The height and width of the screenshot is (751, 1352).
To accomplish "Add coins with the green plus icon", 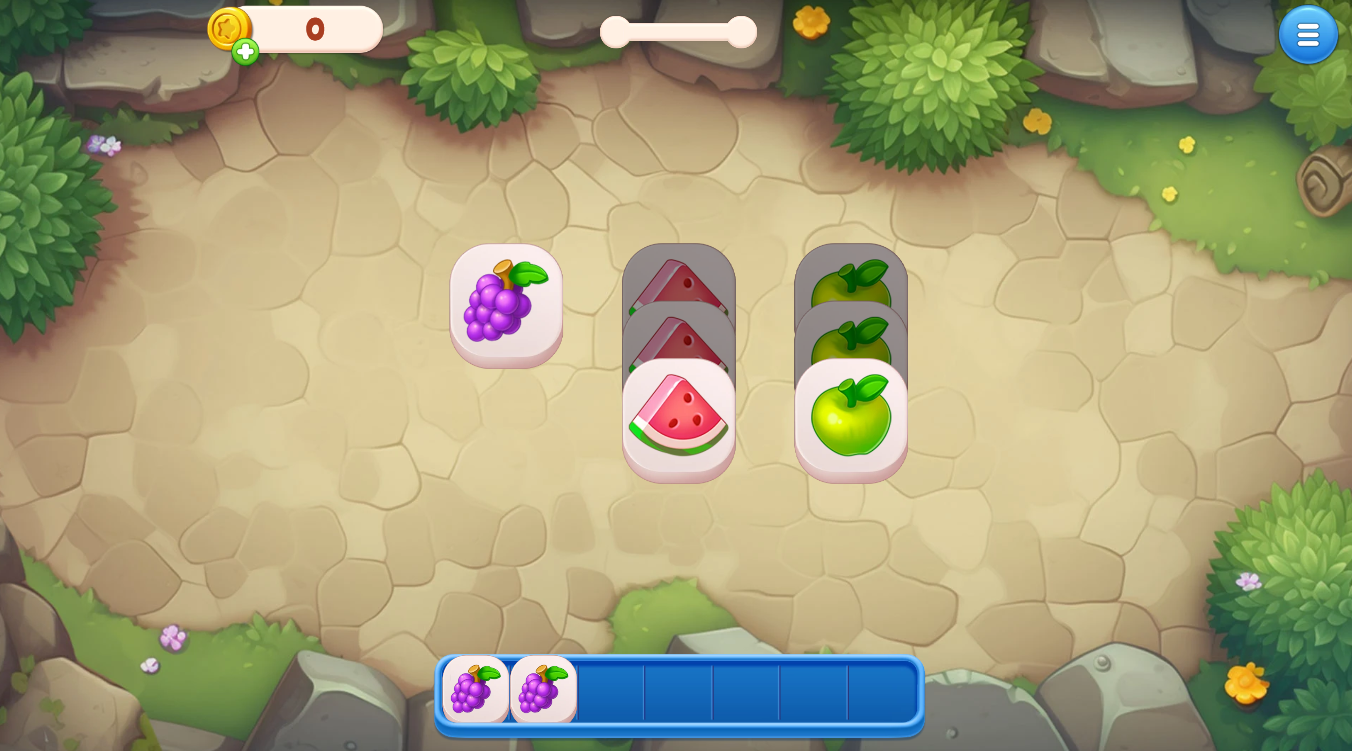I will 245,51.
